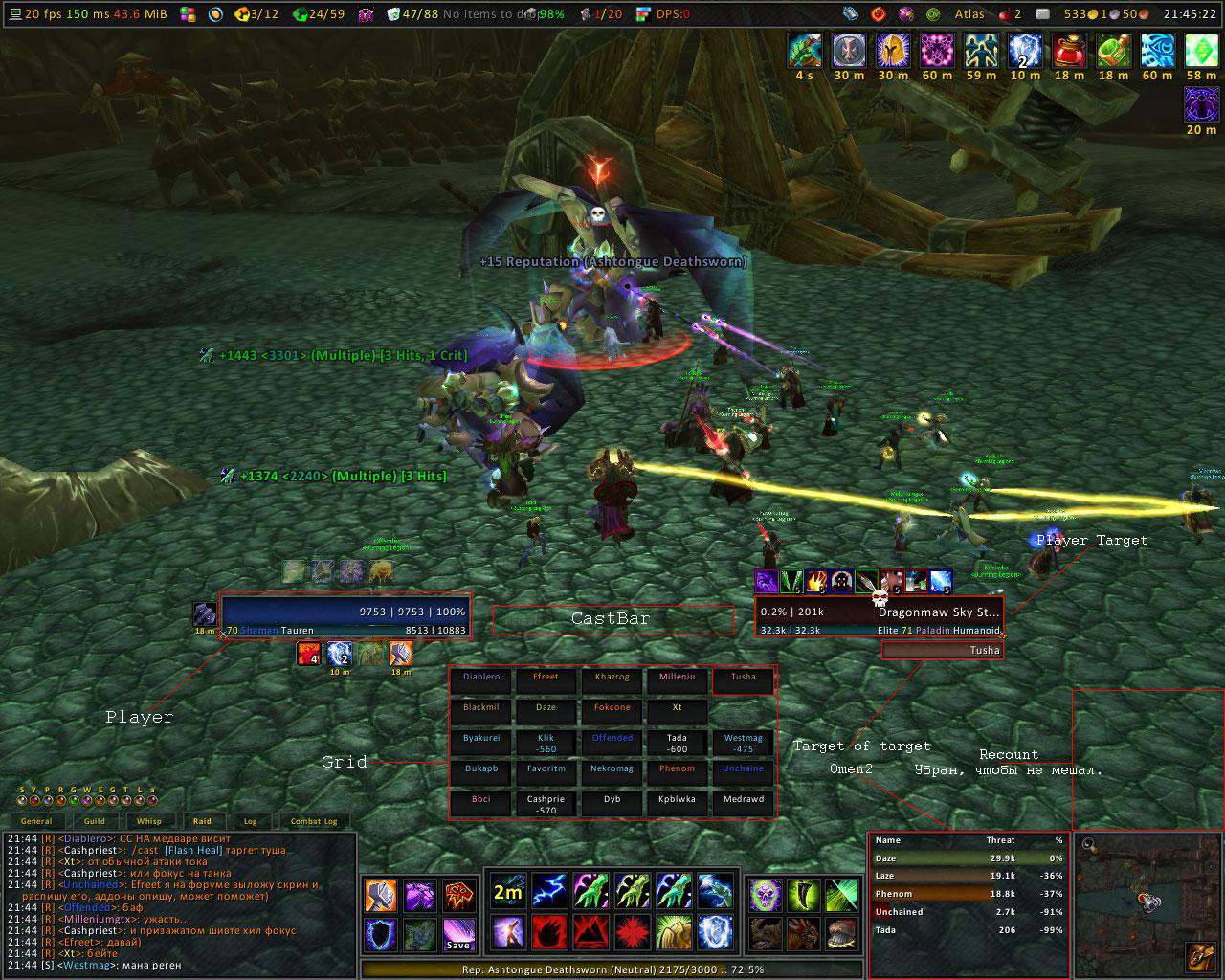Cast the blue lightning bolt spell
This screenshot has height=980, width=1225.
coord(548,892)
